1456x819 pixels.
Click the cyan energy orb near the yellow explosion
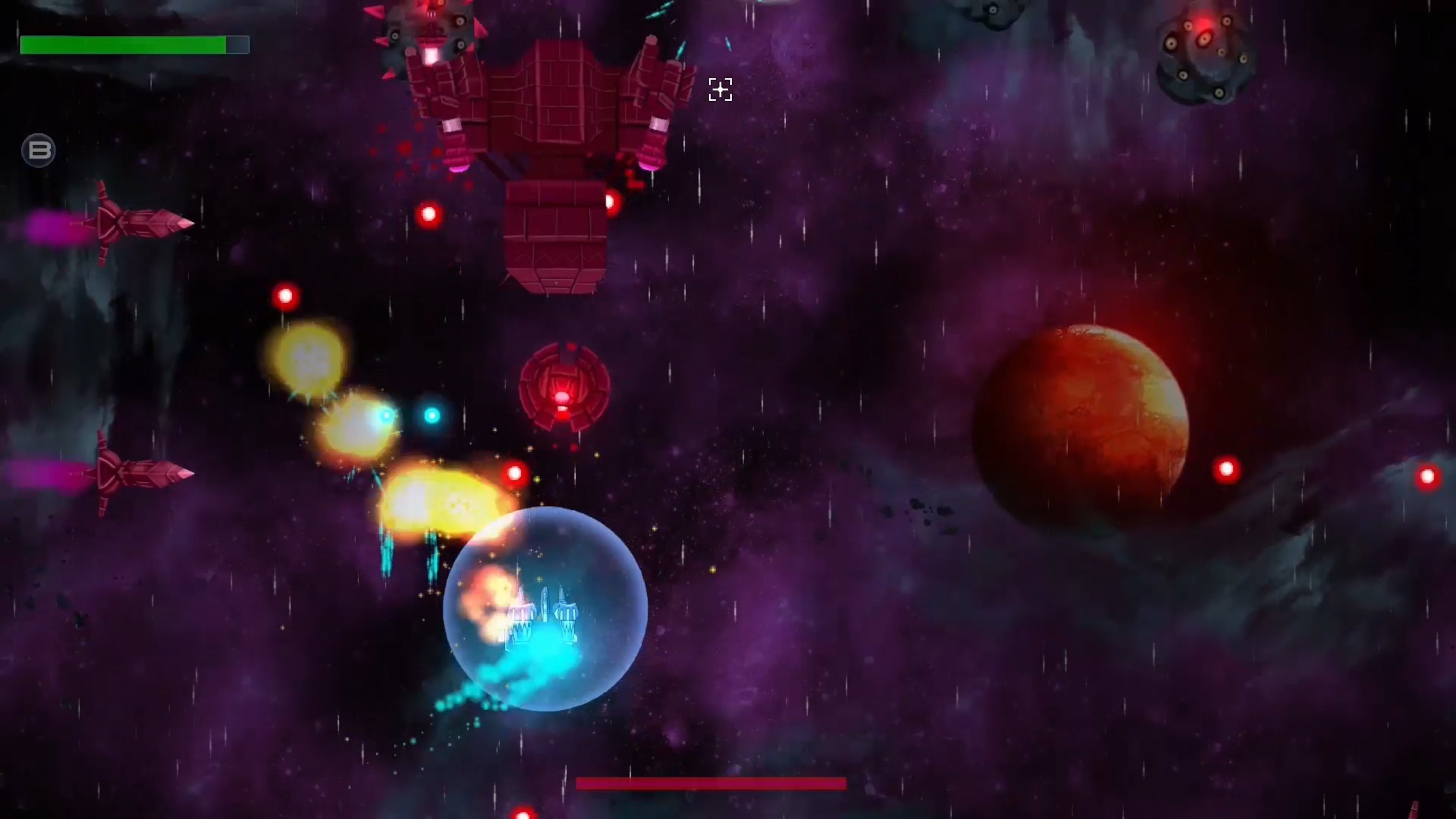431,416
